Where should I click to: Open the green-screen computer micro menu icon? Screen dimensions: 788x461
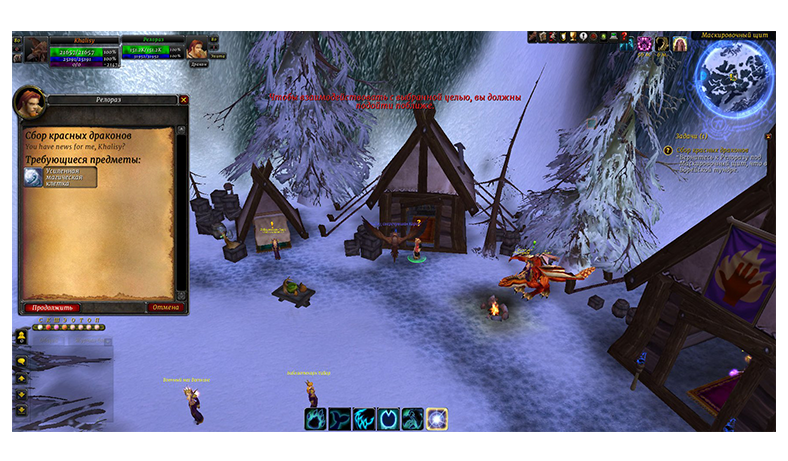[611, 38]
